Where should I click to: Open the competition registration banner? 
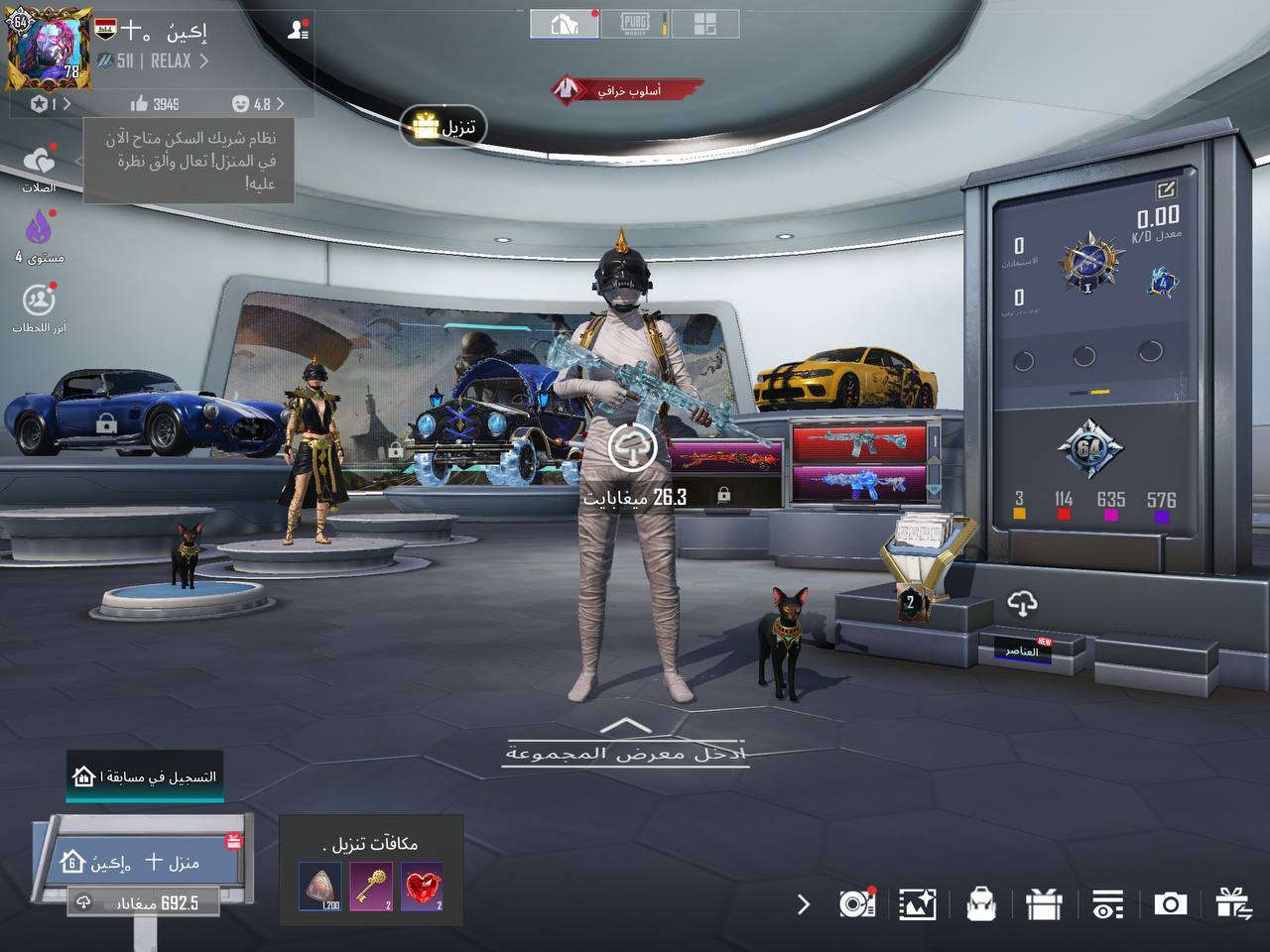[145, 777]
